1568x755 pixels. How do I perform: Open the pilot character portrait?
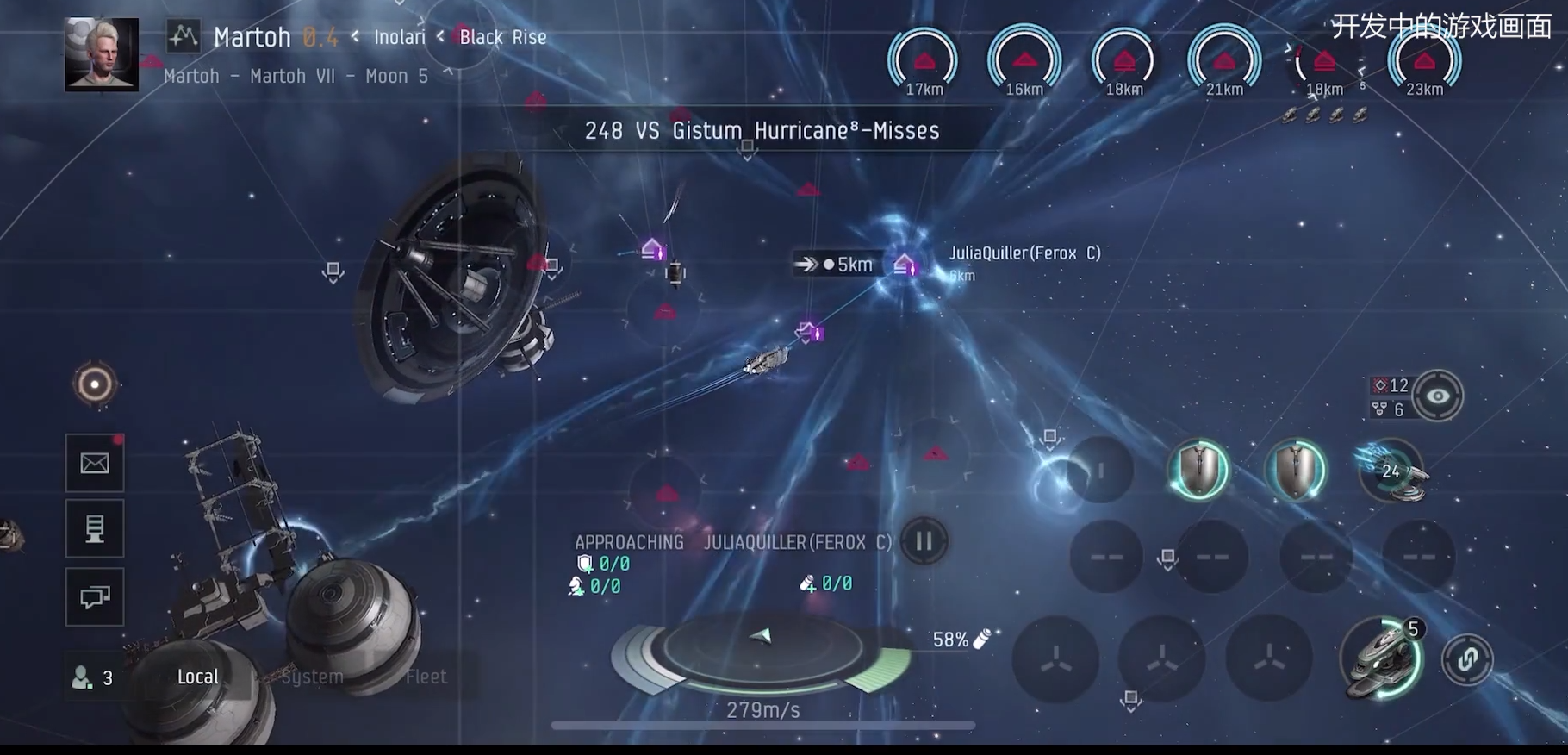(102, 53)
